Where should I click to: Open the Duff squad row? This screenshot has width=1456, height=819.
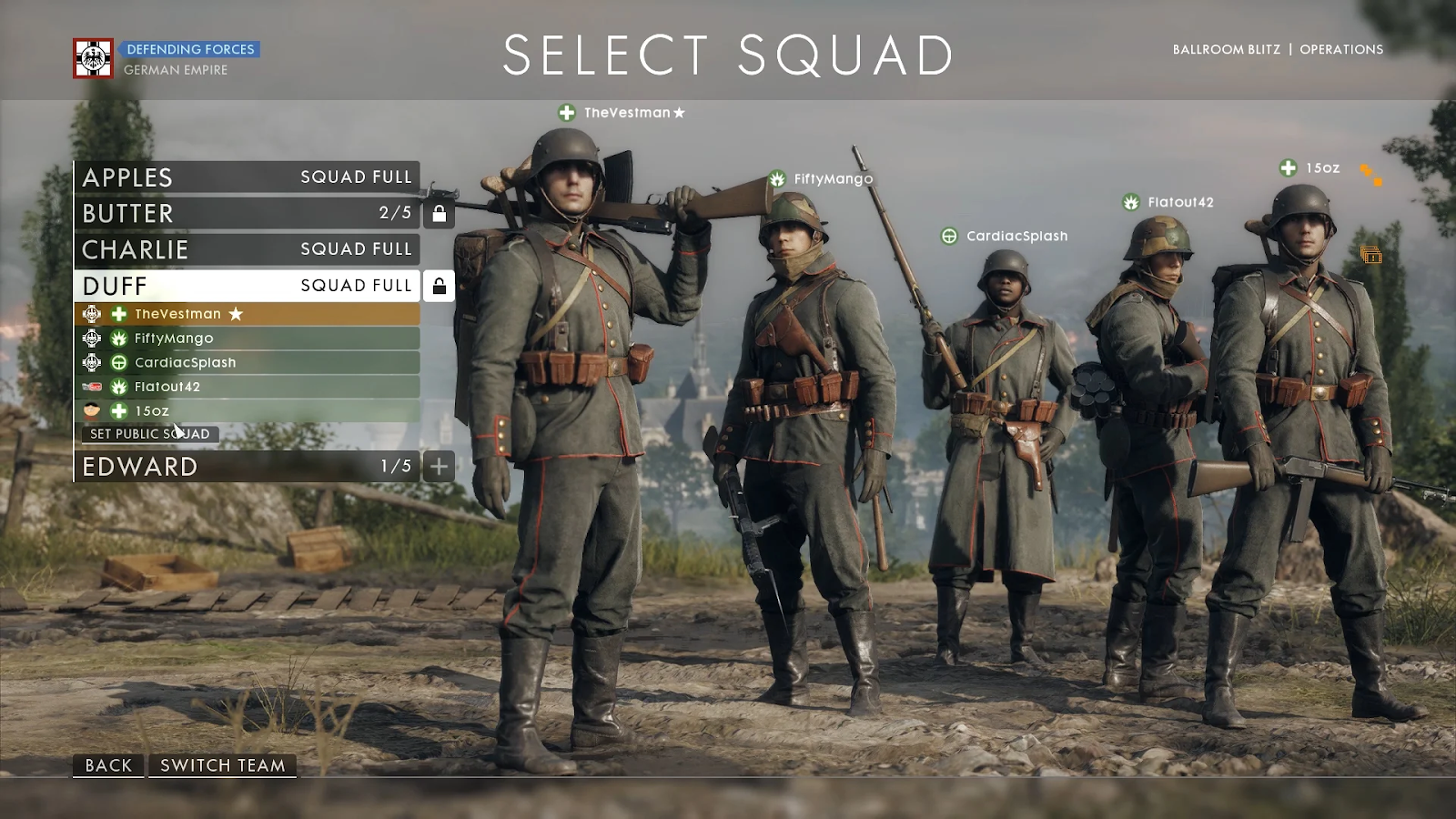click(x=247, y=286)
